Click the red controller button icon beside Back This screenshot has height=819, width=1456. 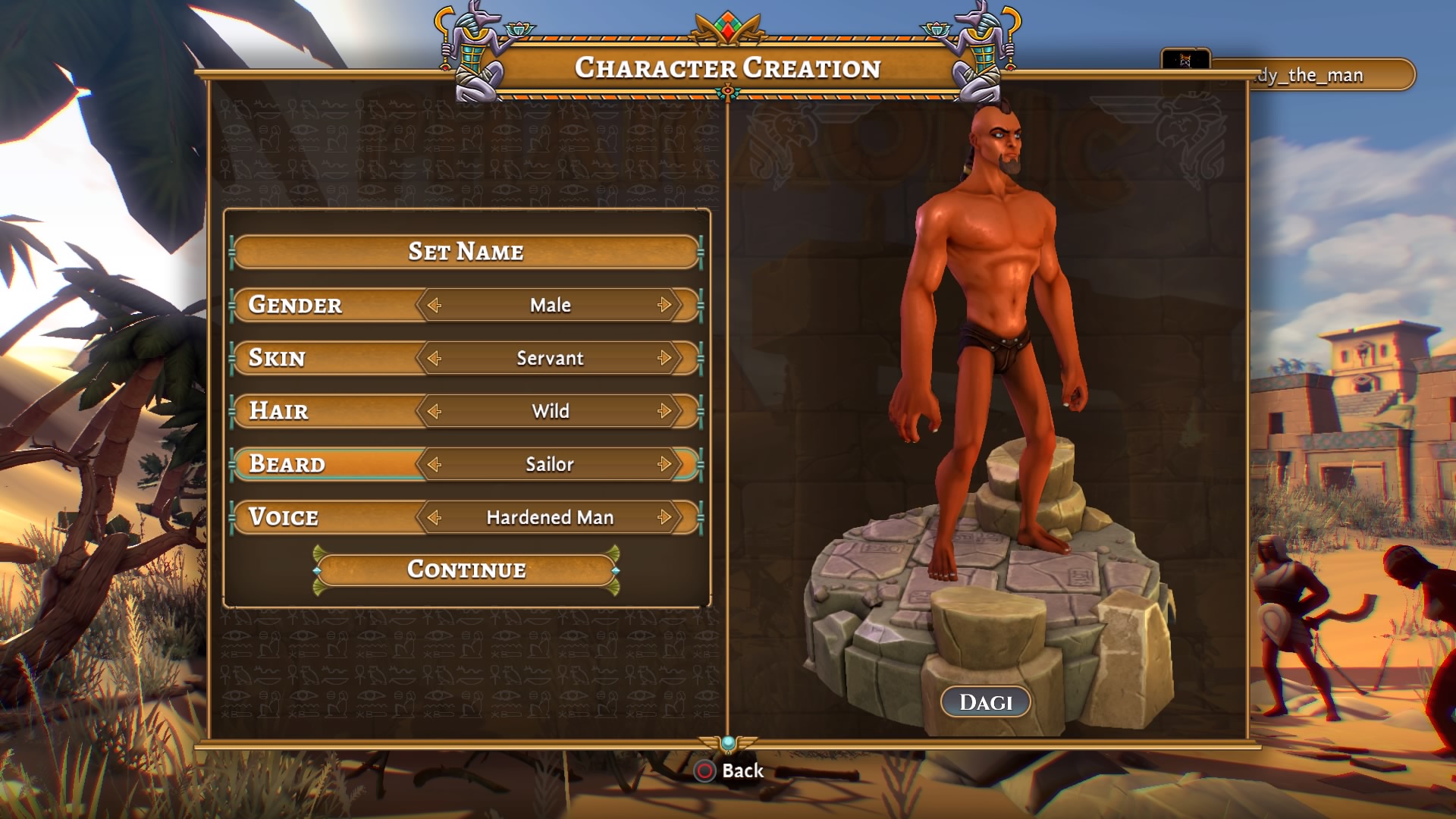(704, 772)
